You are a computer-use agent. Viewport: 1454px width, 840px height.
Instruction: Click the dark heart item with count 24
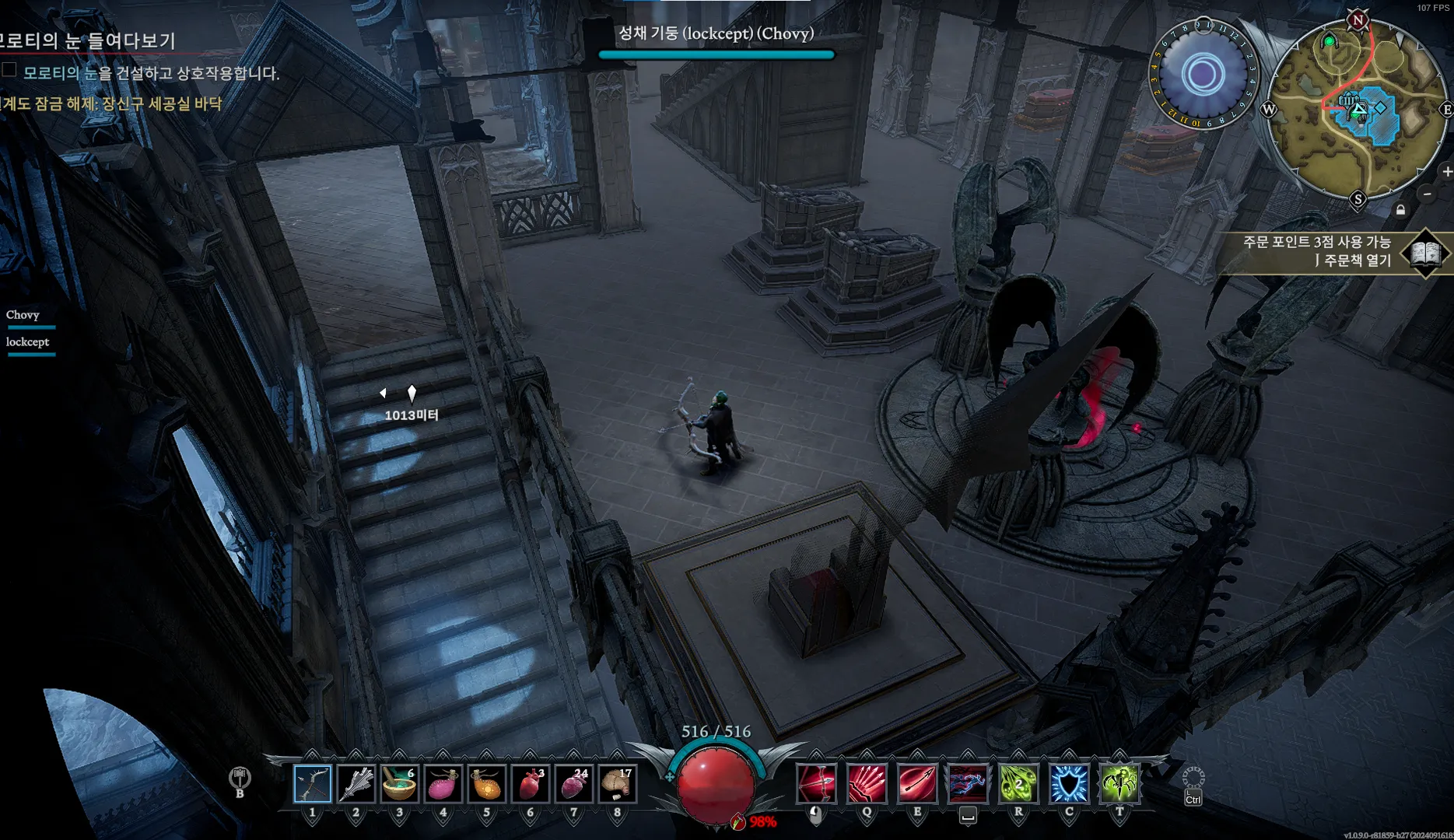574,784
